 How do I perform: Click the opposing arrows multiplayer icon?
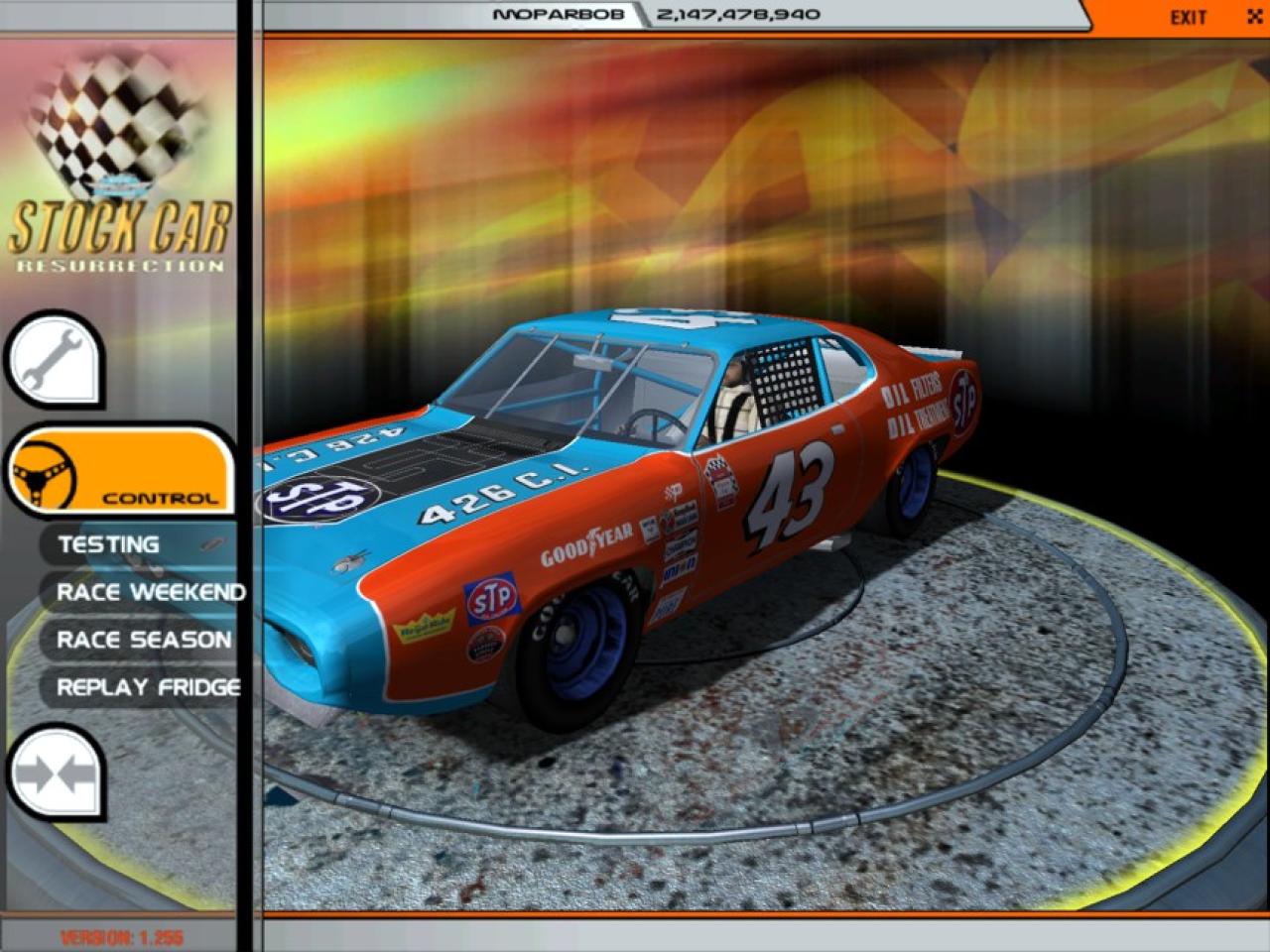point(55,773)
